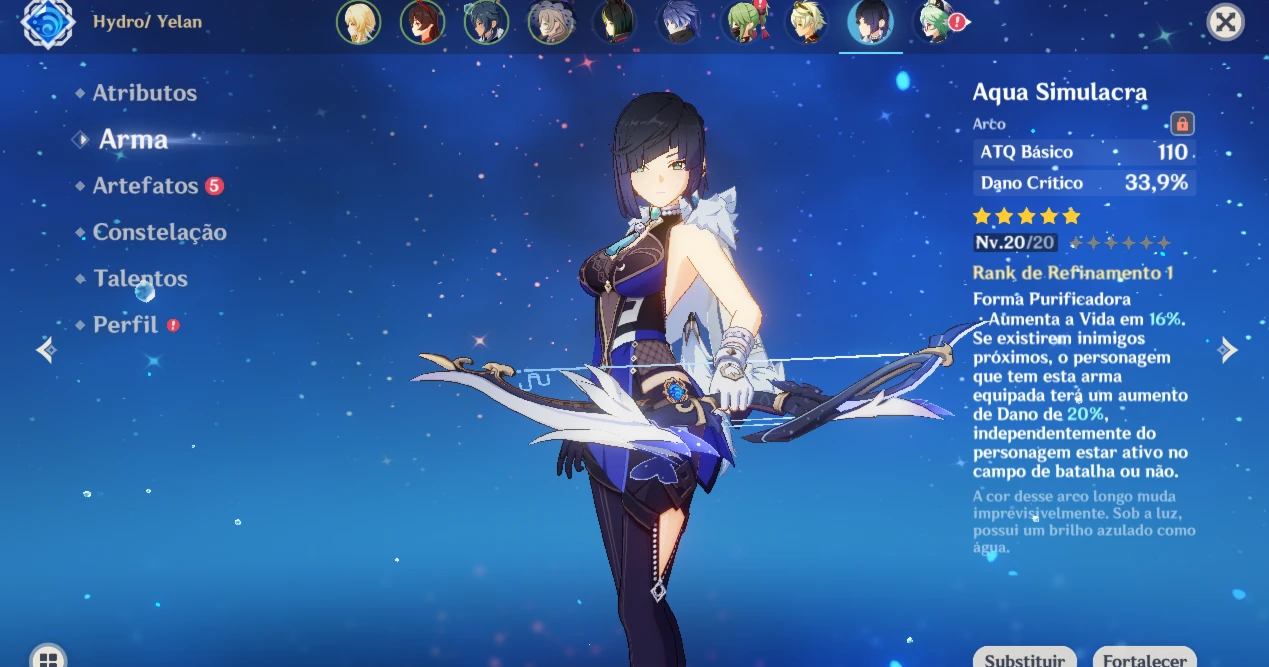This screenshot has width=1269, height=667.
Task: Click the Fortalecer weapon button
Action: (x=1144, y=659)
